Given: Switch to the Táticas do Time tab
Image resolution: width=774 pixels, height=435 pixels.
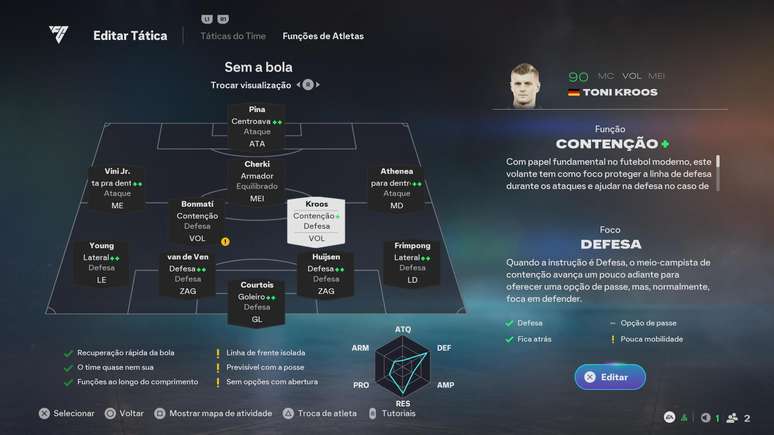Looking at the screenshot, I should point(233,36).
